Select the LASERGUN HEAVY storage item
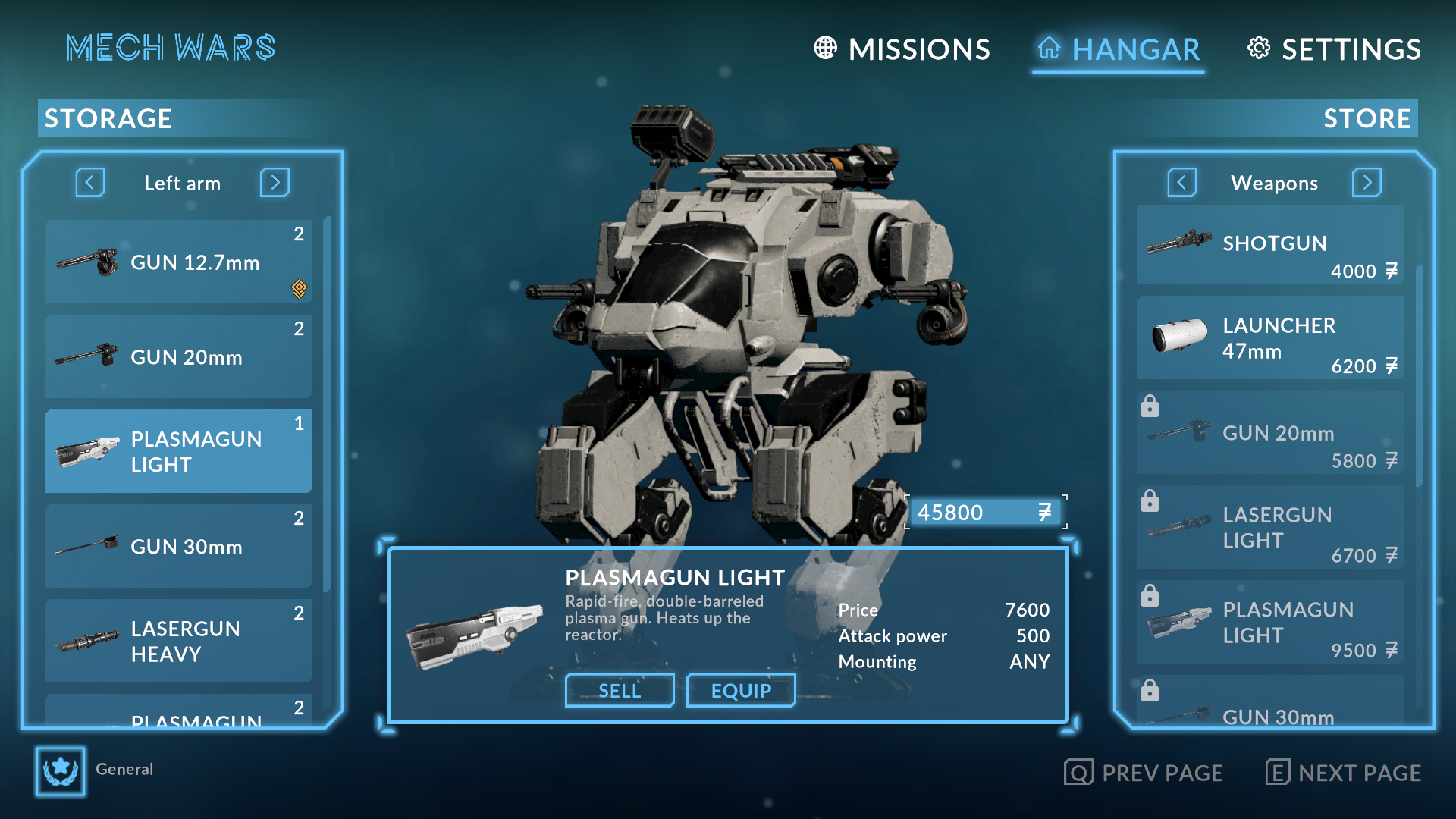Viewport: 1456px width, 819px height. [x=178, y=641]
